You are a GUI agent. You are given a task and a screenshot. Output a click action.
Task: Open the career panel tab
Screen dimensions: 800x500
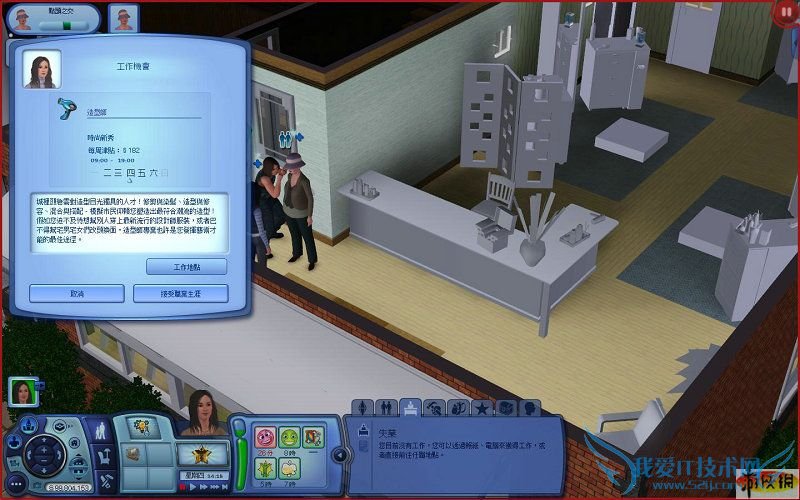tap(410, 408)
